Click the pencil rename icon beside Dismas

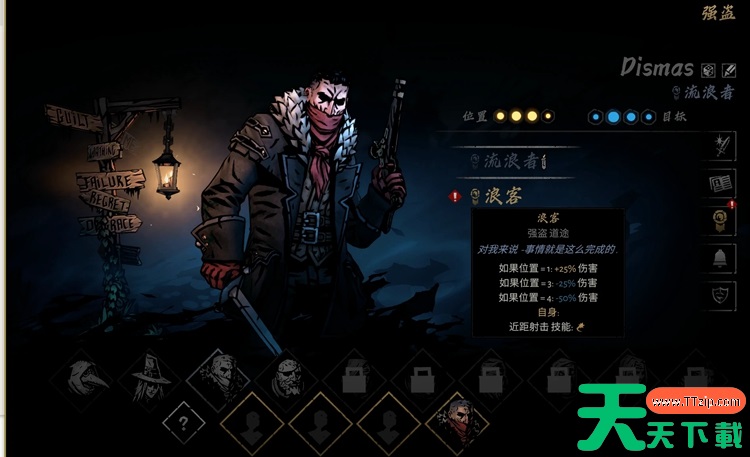point(729,70)
